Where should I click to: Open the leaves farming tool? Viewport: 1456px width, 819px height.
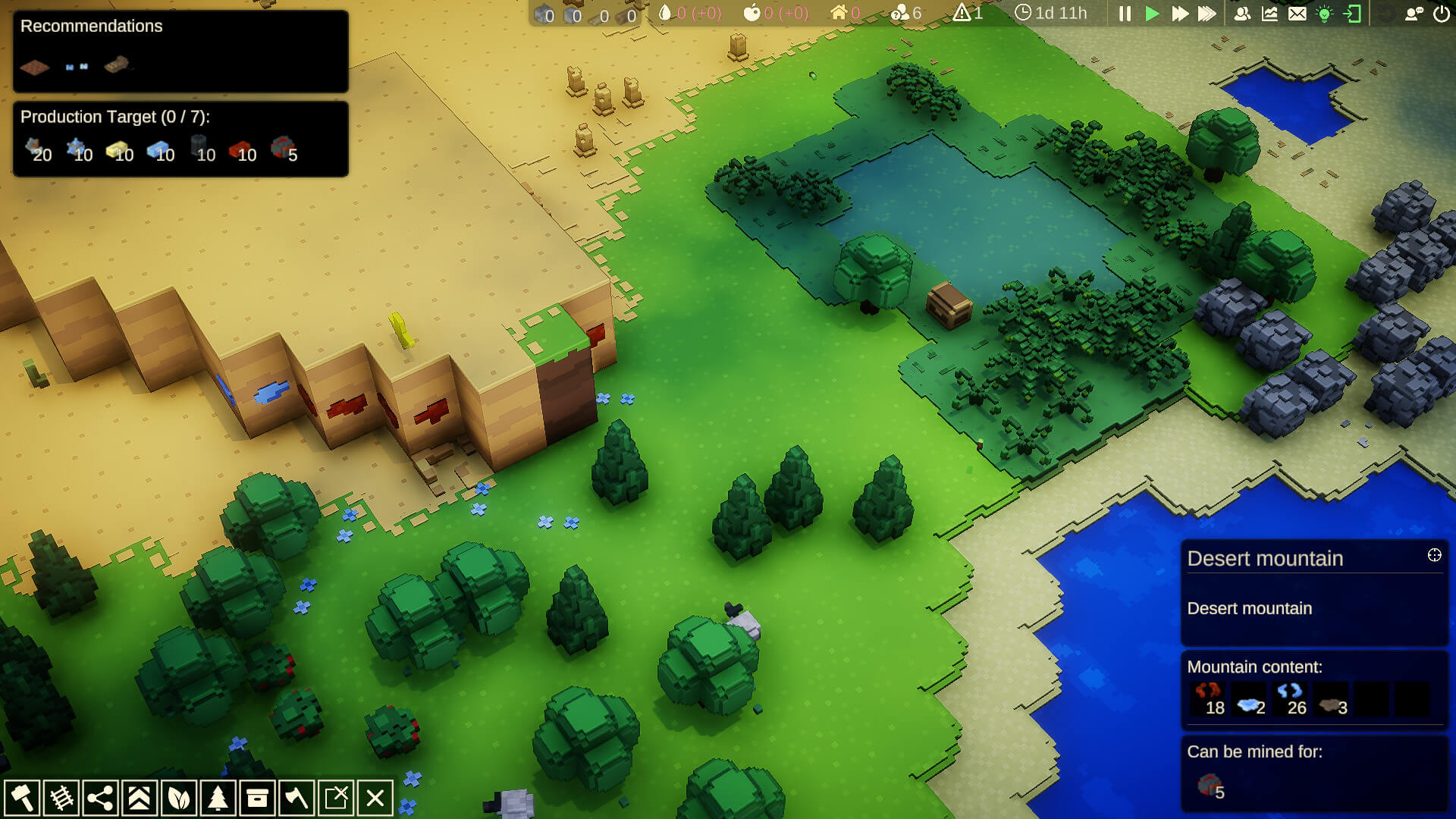pos(179,798)
